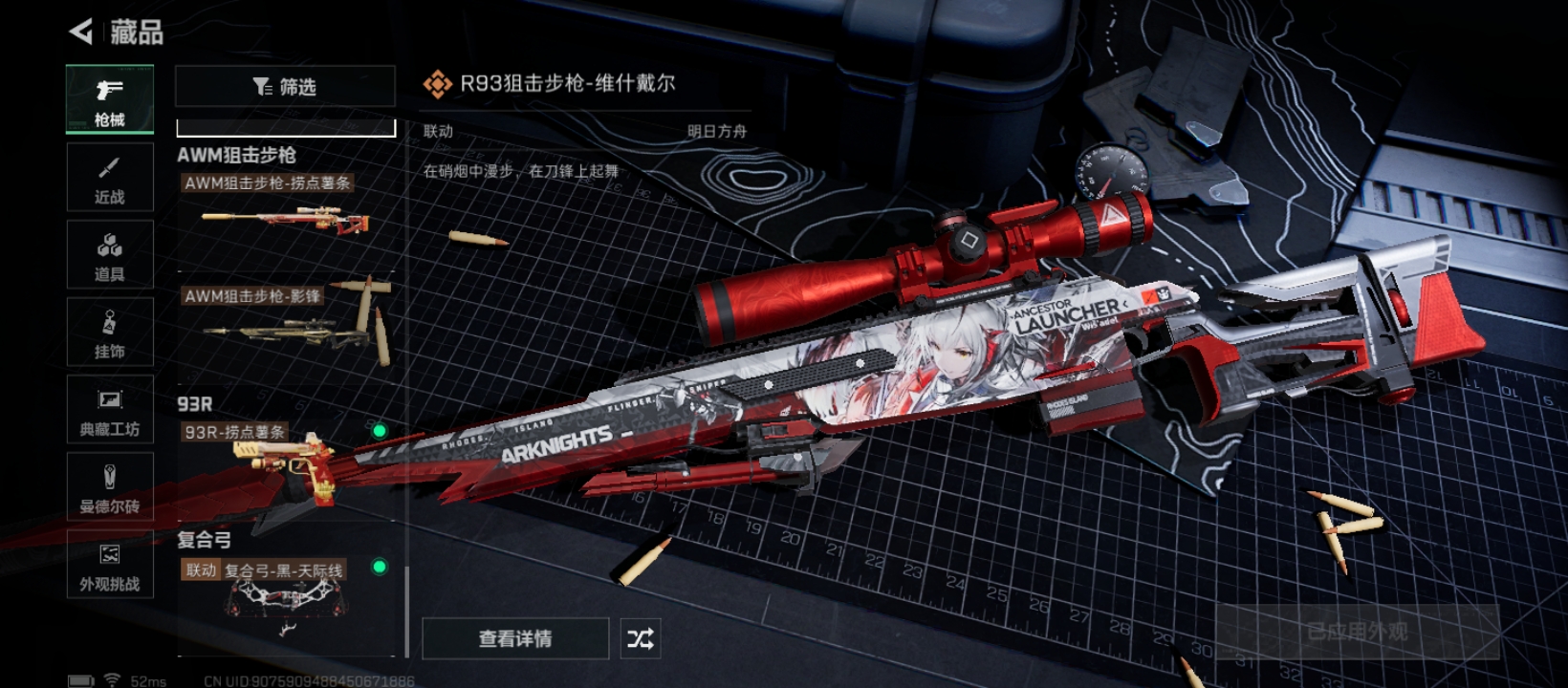
Task: Open the 近战 melee category
Action: tap(110, 178)
